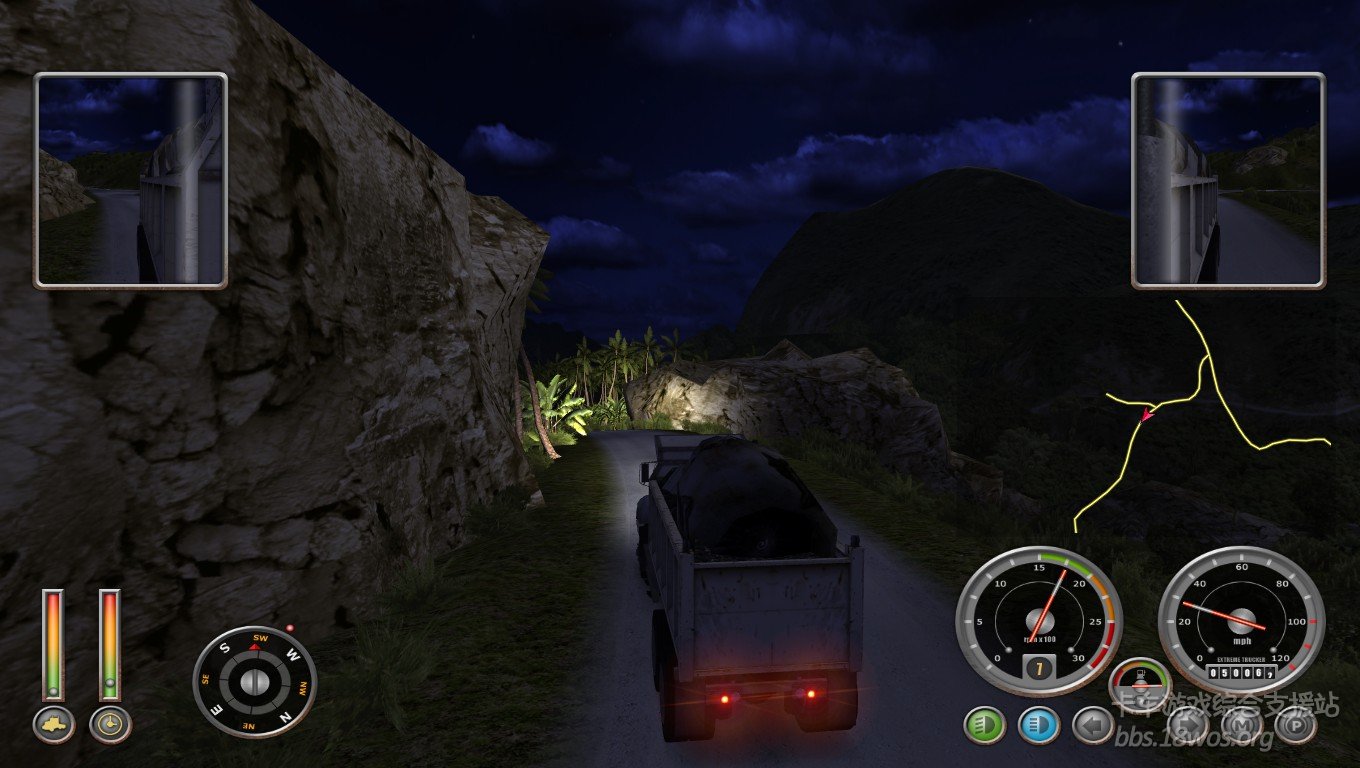Activate the left turn signal arrow
Image resolution: width=1360 pixels, height=768 pixels.
coord(1092,724)
